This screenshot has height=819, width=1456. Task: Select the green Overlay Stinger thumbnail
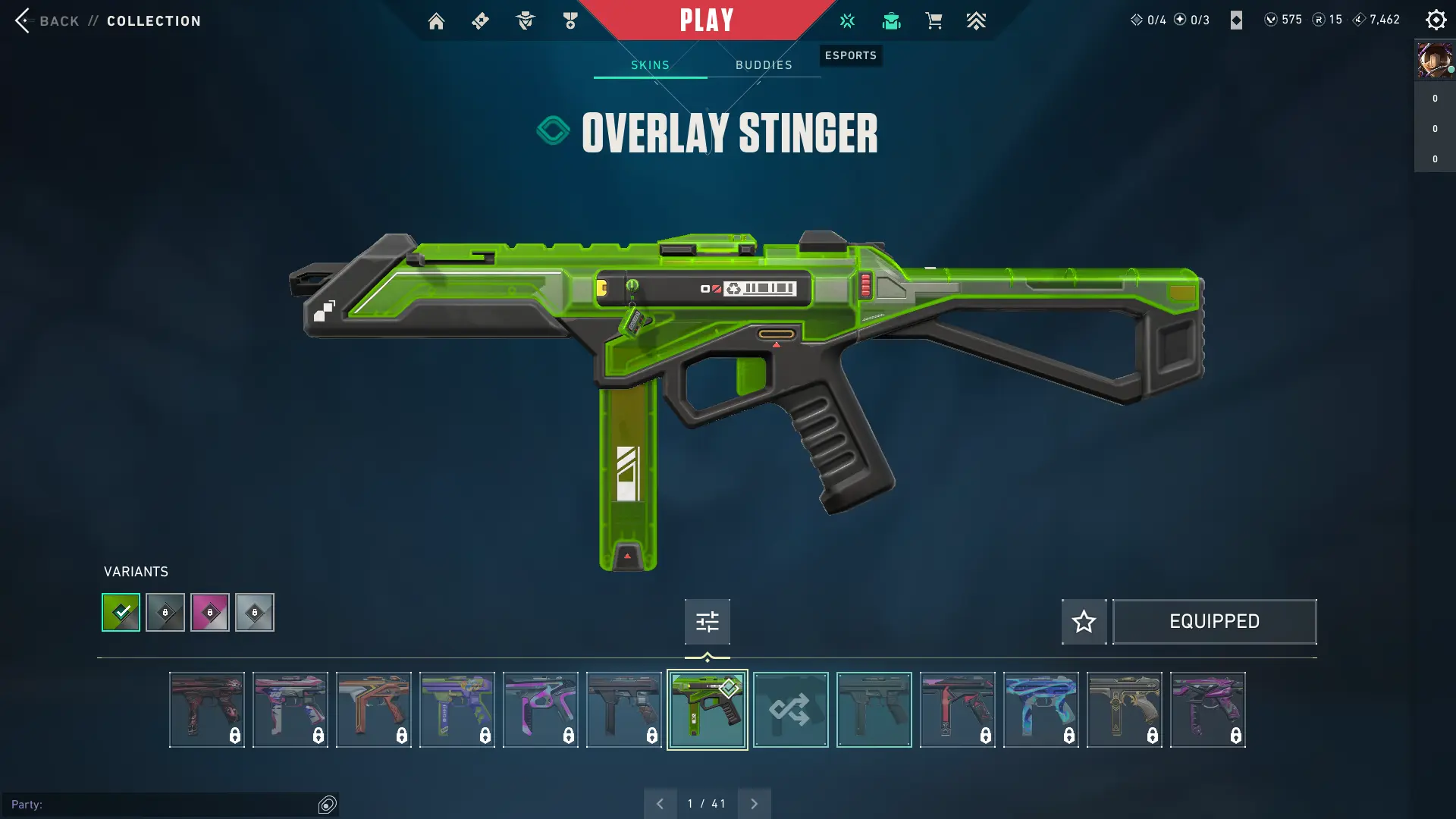point(707,710)
